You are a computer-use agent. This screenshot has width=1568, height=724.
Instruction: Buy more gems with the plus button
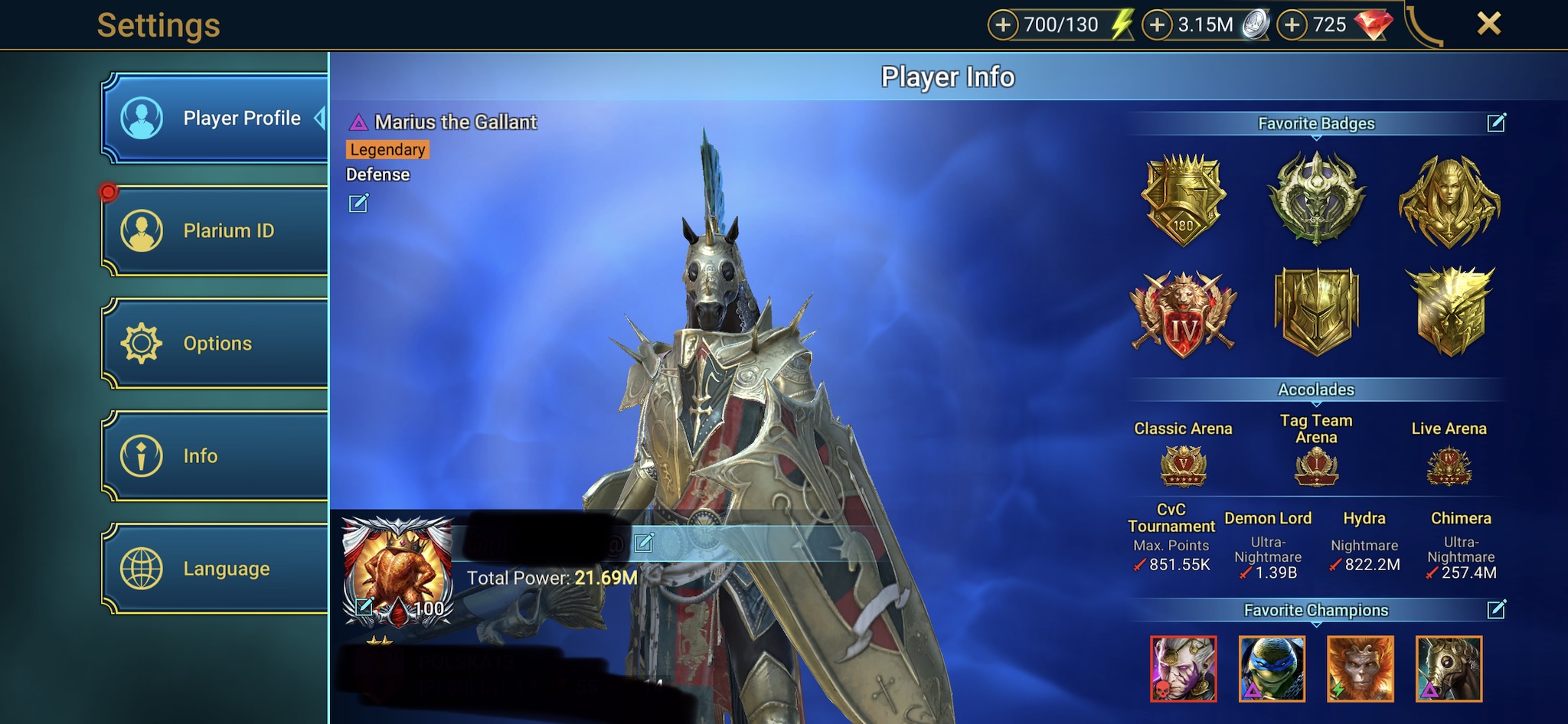point(1292,25)
